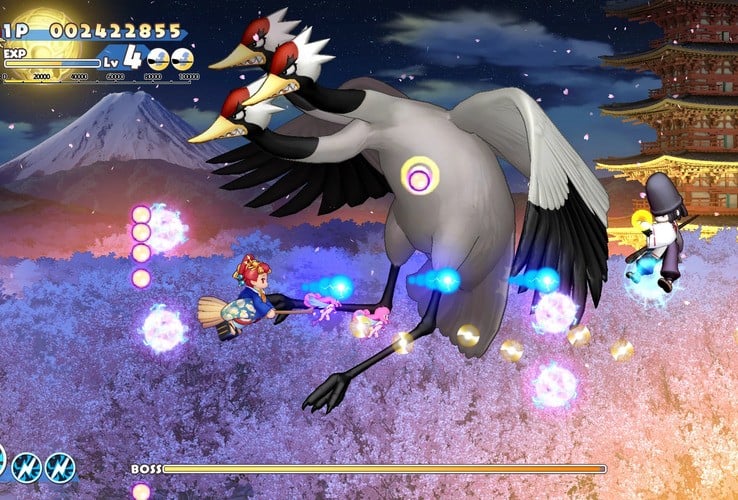Viewport: 738px width, 500px height.
Task: Select the broom life icon beside the level number
Action: tap(158, 59)
